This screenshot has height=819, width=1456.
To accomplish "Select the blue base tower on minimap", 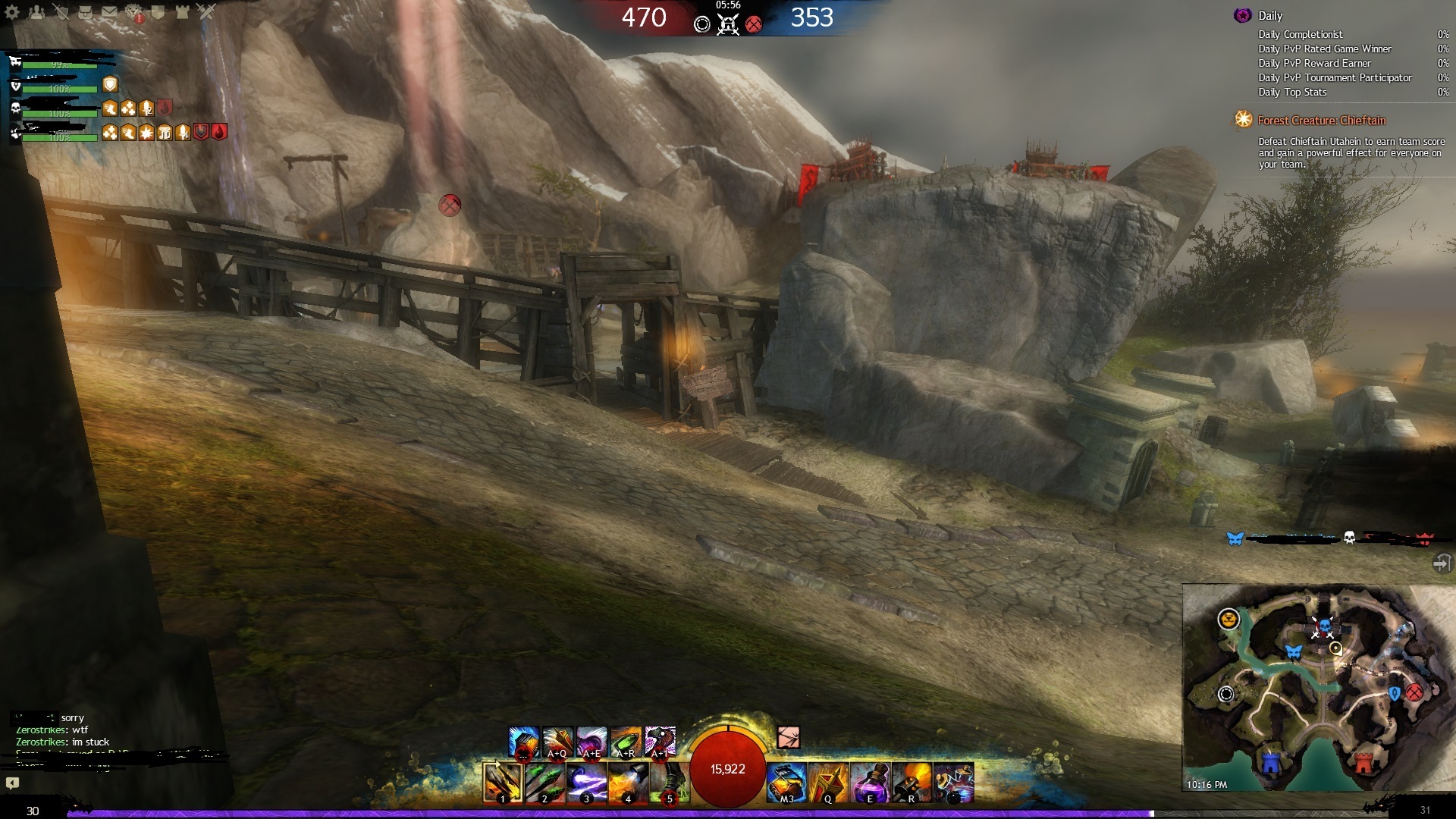I will pyautogui.click(x=1271, y=761).
